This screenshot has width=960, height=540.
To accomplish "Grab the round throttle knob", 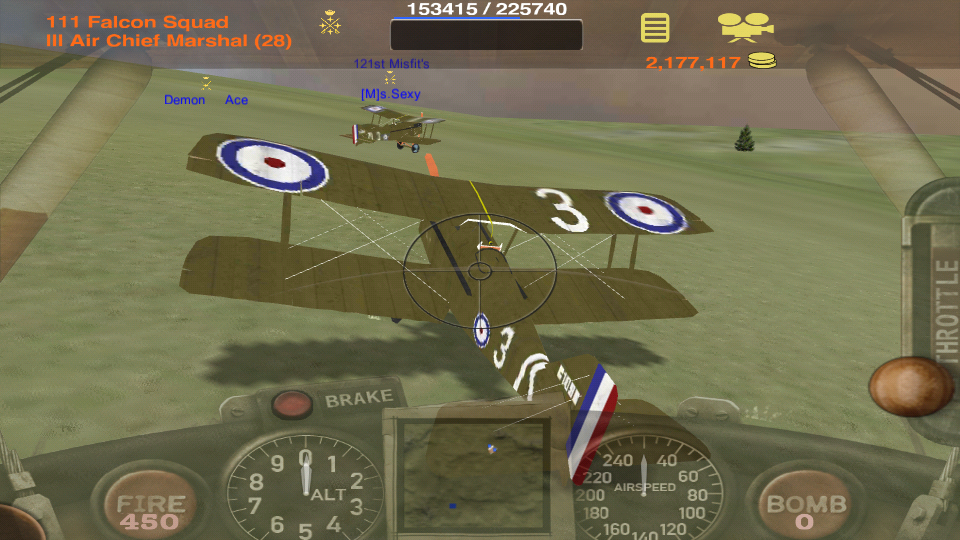I will pos(910,386).
